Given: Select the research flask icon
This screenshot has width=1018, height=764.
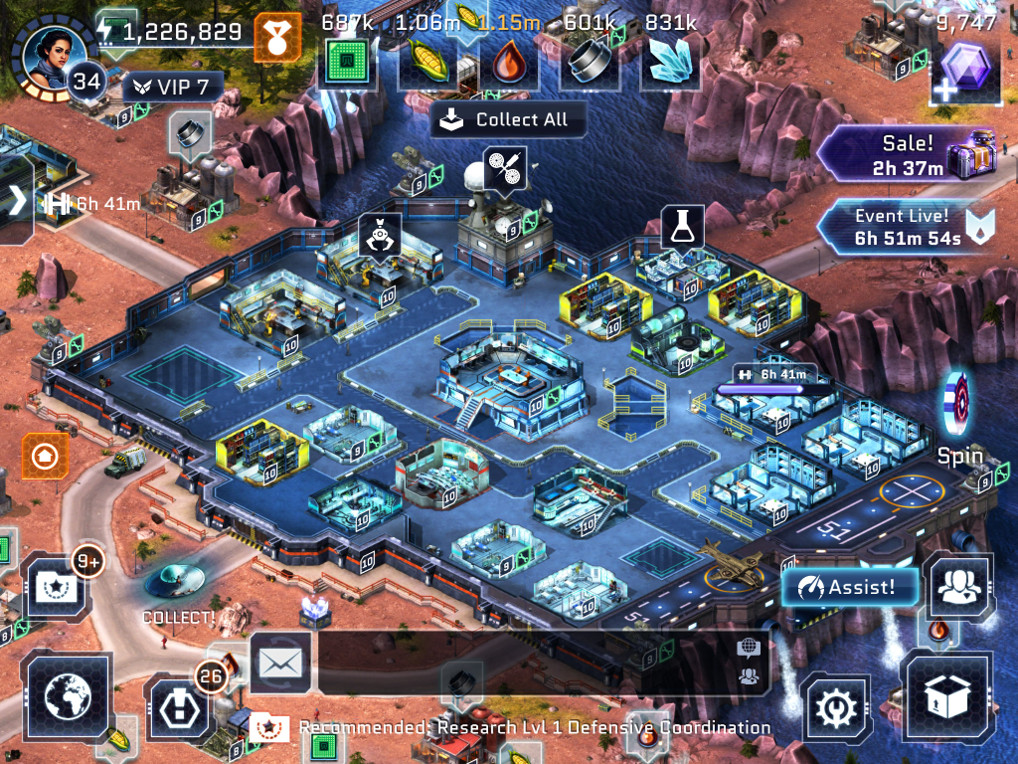Looking at the screenshot, I should point(683,228).
